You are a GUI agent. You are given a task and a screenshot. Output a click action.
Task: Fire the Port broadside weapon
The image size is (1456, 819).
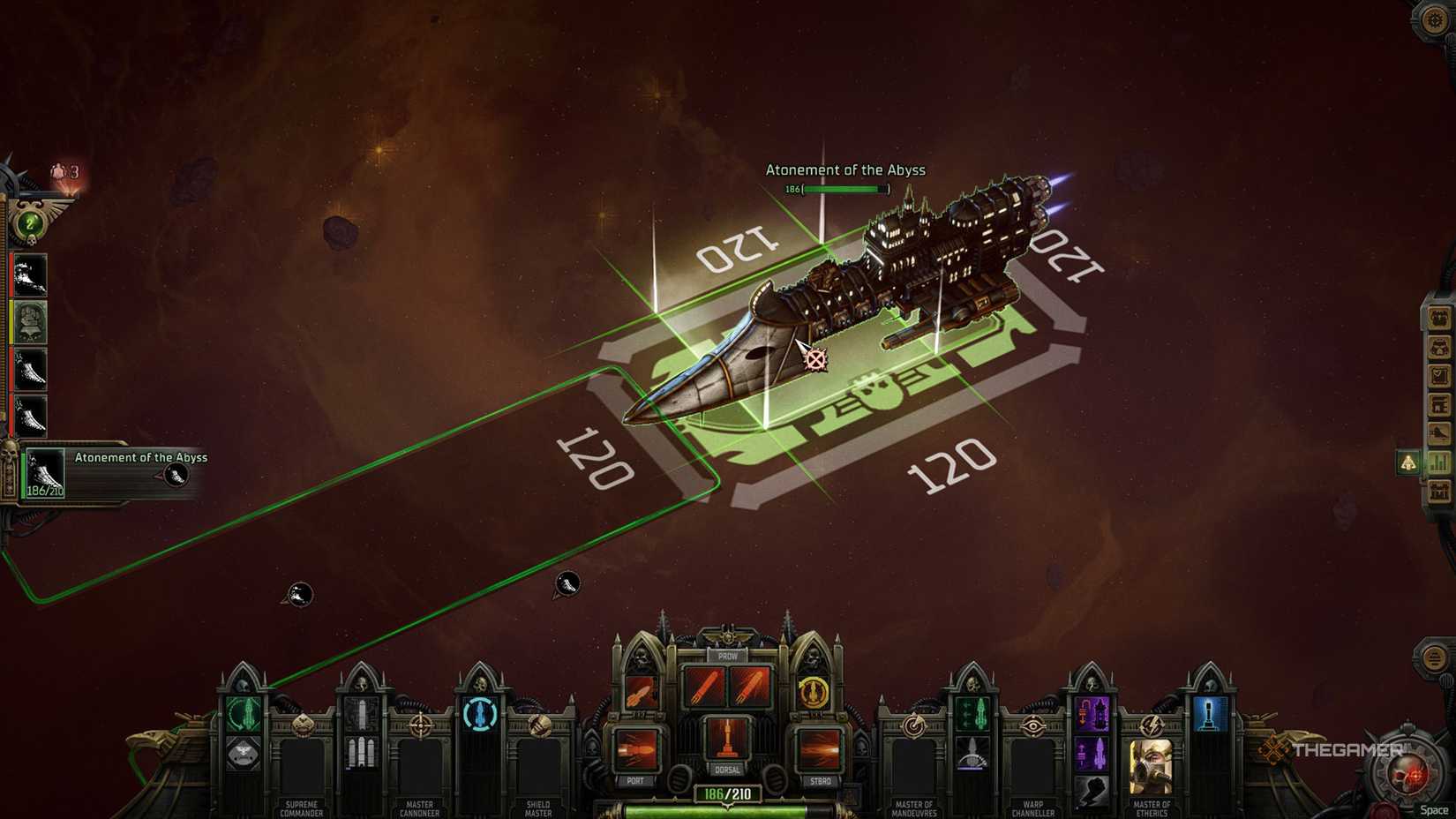pyautogui.click(x=637, y=750)
